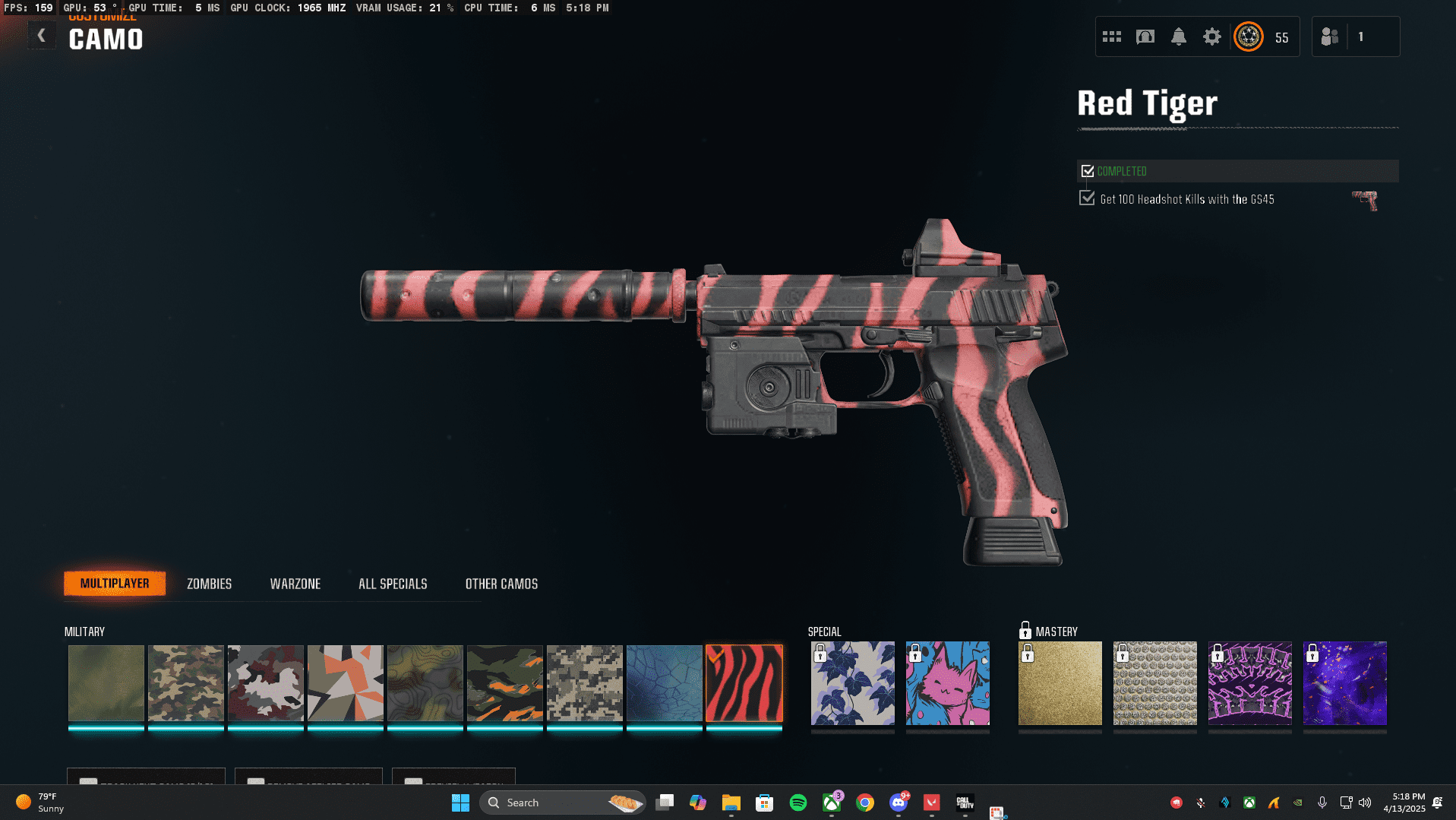Select the Other Camos tab

(x=501, y=584)
